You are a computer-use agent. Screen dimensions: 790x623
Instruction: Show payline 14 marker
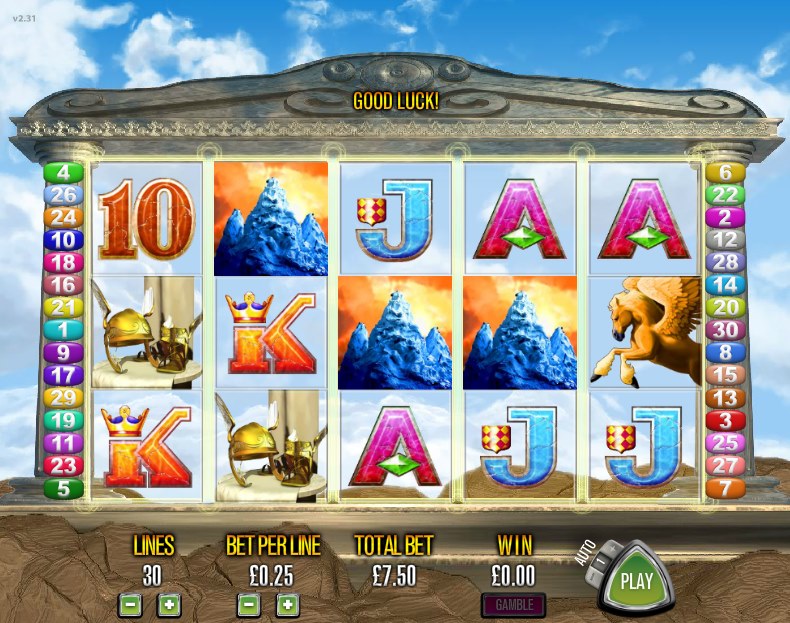pos(725,284)
